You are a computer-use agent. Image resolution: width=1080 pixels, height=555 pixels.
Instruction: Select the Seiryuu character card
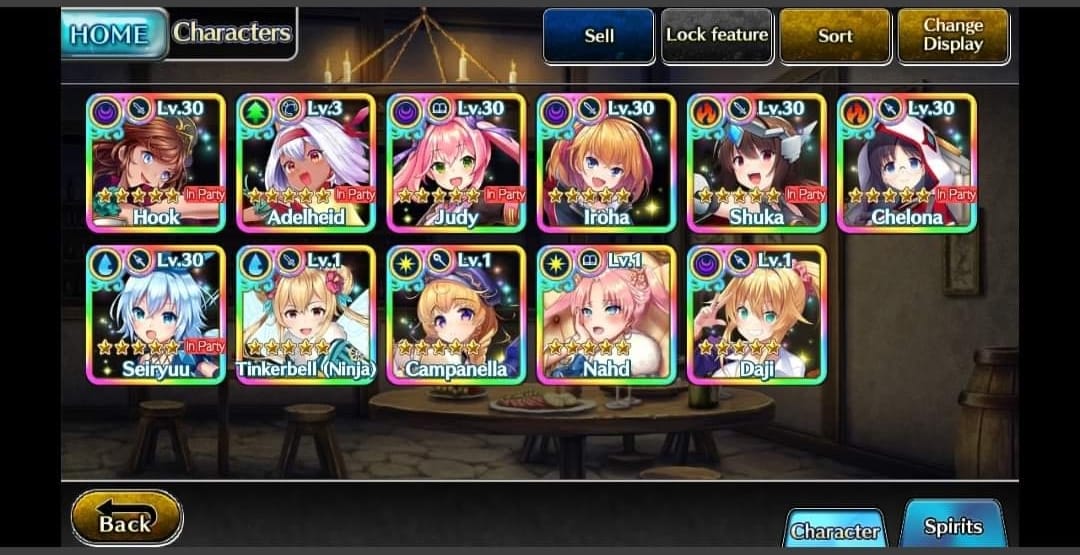pyautogui.click(x=156, y=314)
